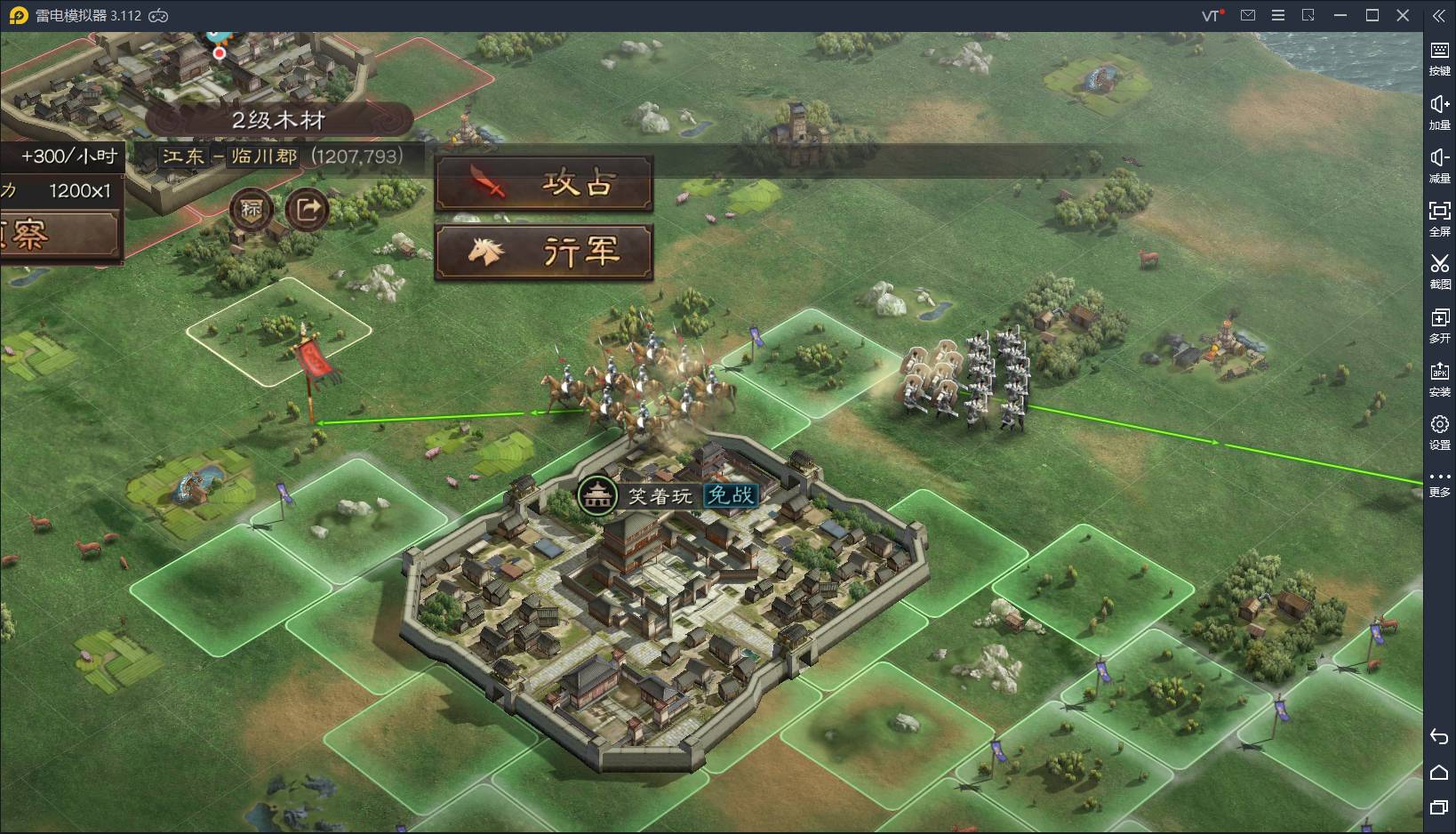The width and height of the screenshot is (1456, 834).
Task: Show 更多 more emulator tools
Action: (x=1439, y=483)
